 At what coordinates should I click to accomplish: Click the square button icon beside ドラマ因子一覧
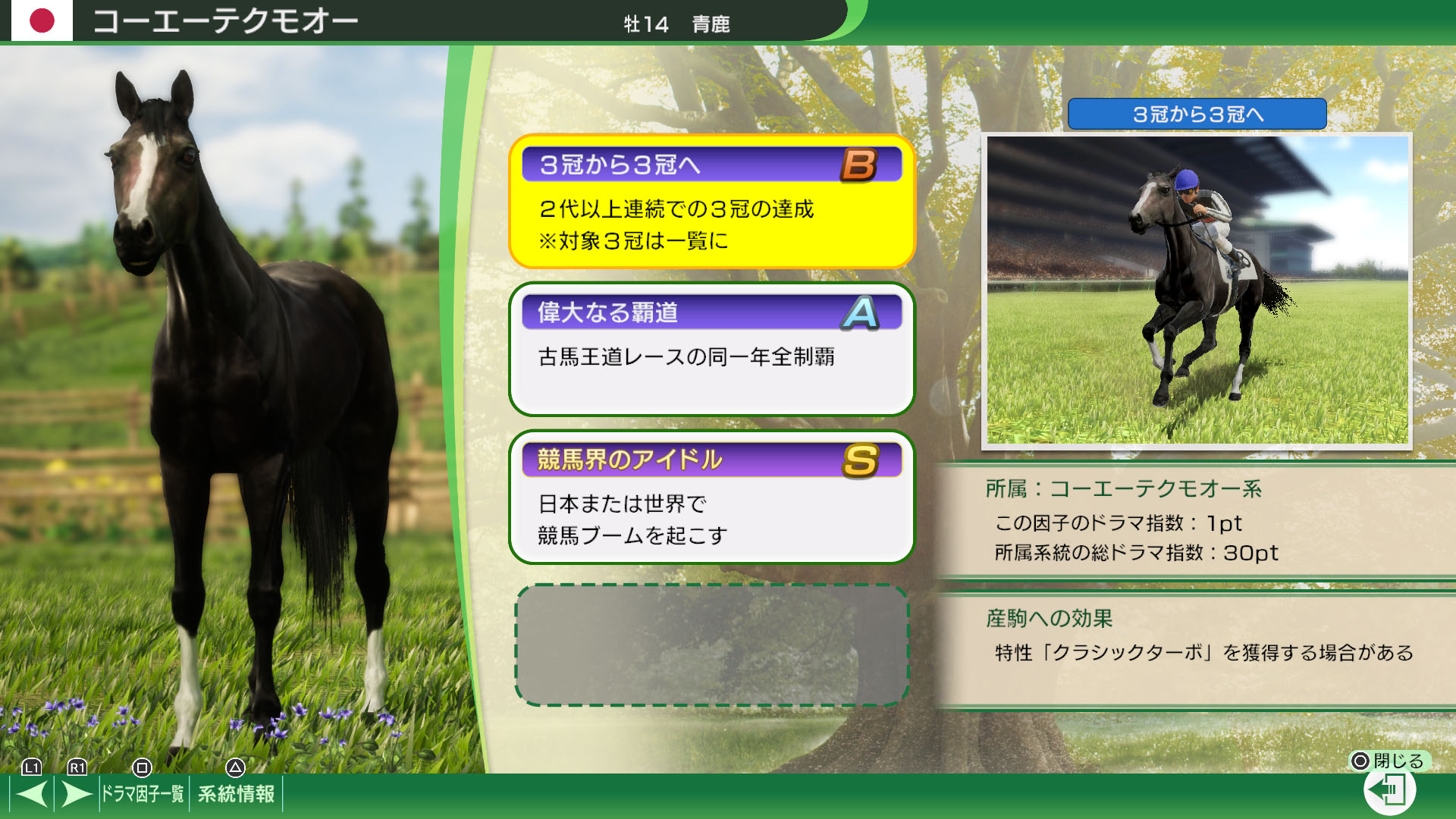(x=143, y=768)
